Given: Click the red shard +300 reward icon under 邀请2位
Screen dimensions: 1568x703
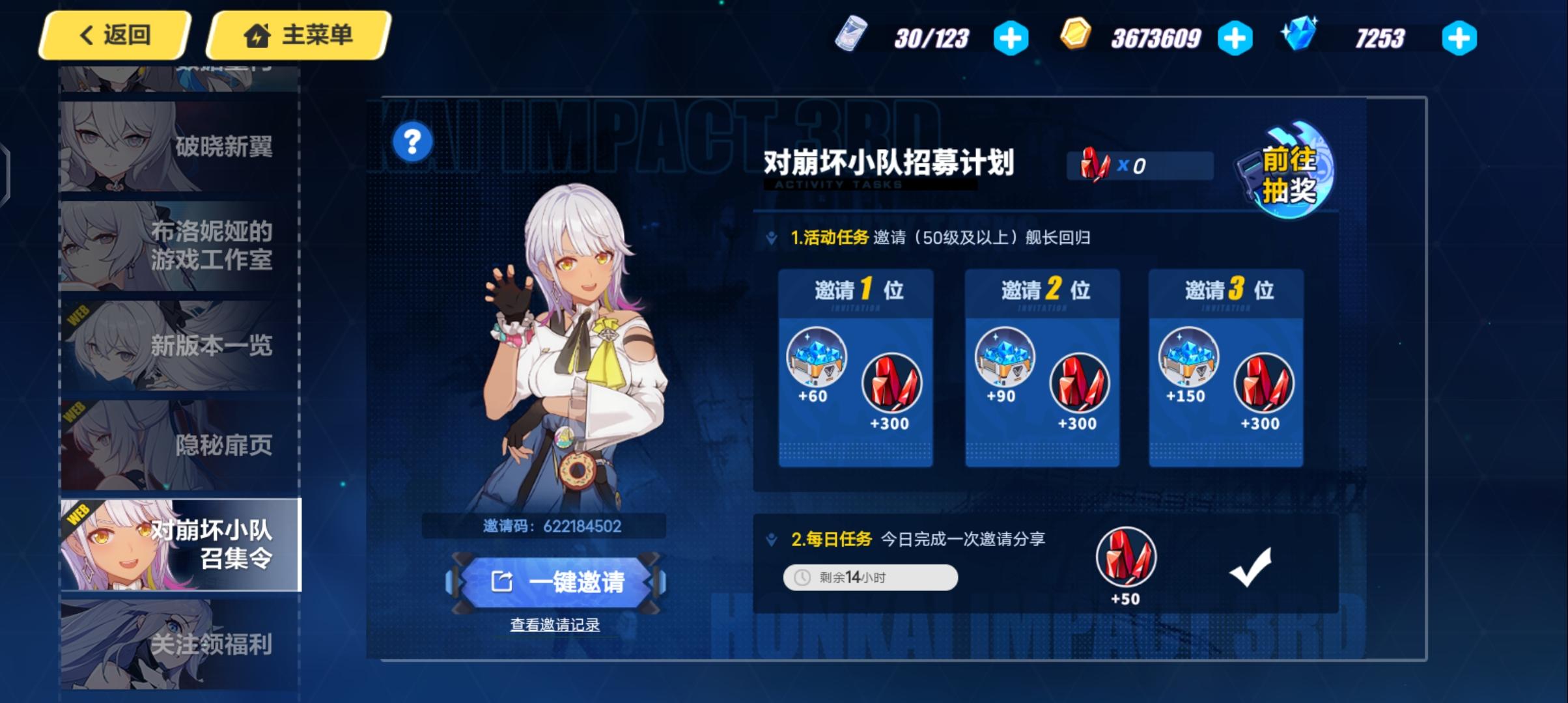Looking at the screenshot, I should 1078,384.
